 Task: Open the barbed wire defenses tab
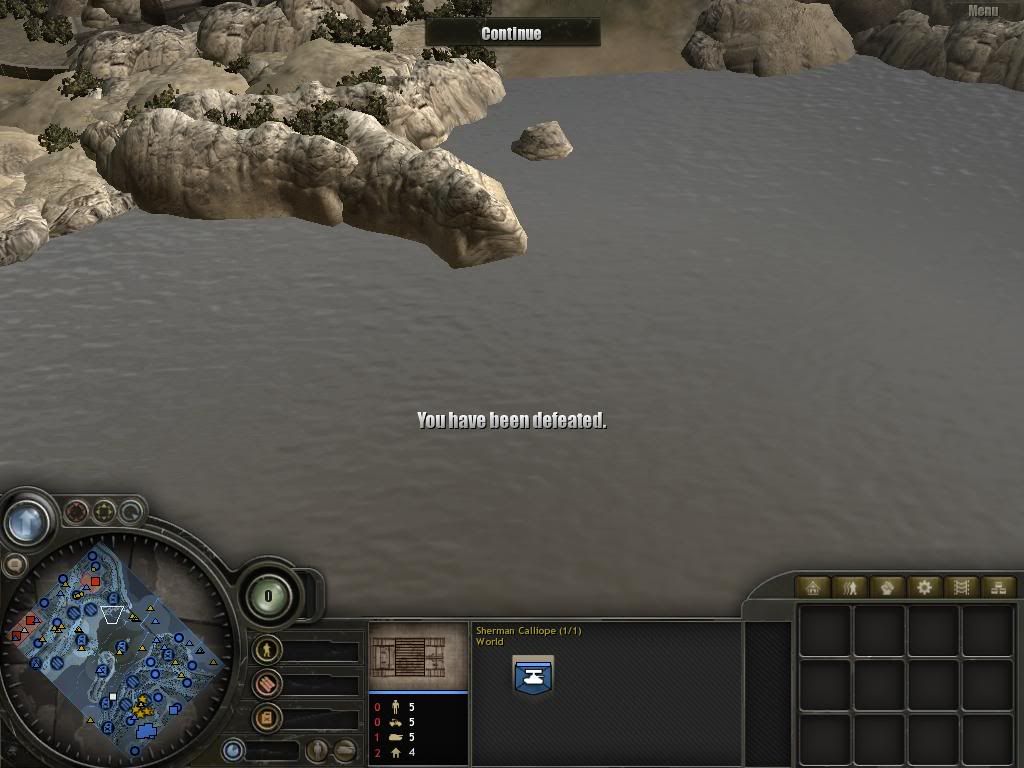(x=961, y=587)
